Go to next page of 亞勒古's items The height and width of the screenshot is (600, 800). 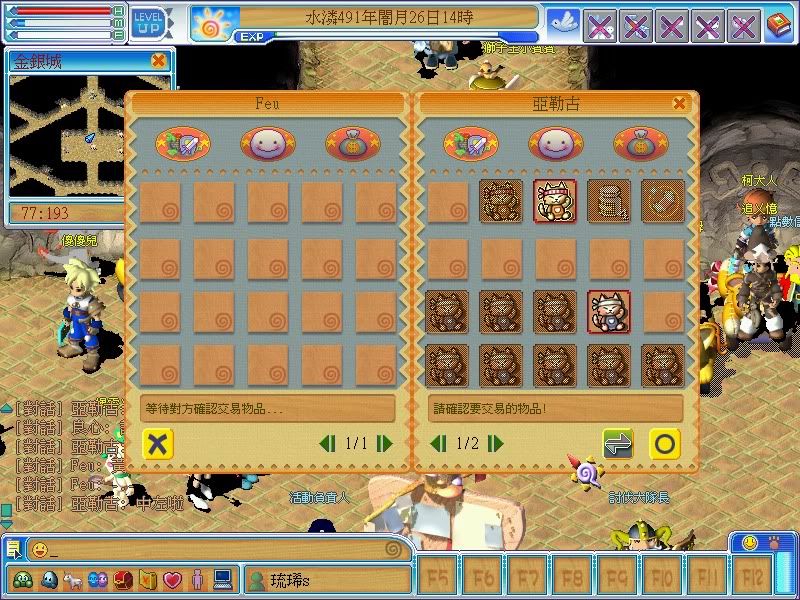coord(496,443)
